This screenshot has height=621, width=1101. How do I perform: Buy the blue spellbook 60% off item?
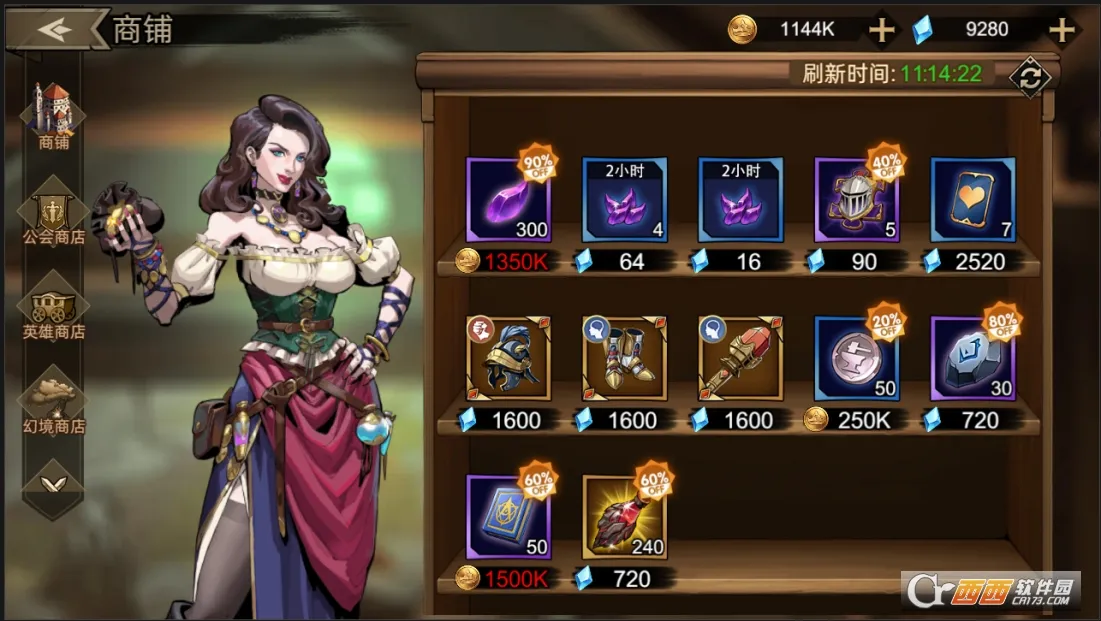508,516
